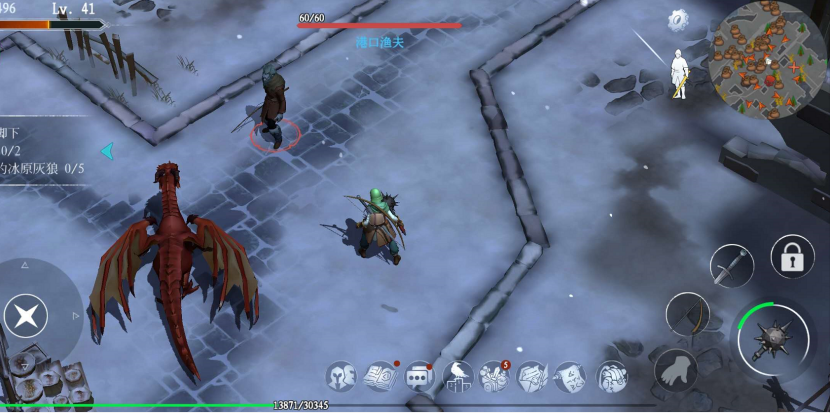Toggle the target lock padlock button

pos(792,258)
